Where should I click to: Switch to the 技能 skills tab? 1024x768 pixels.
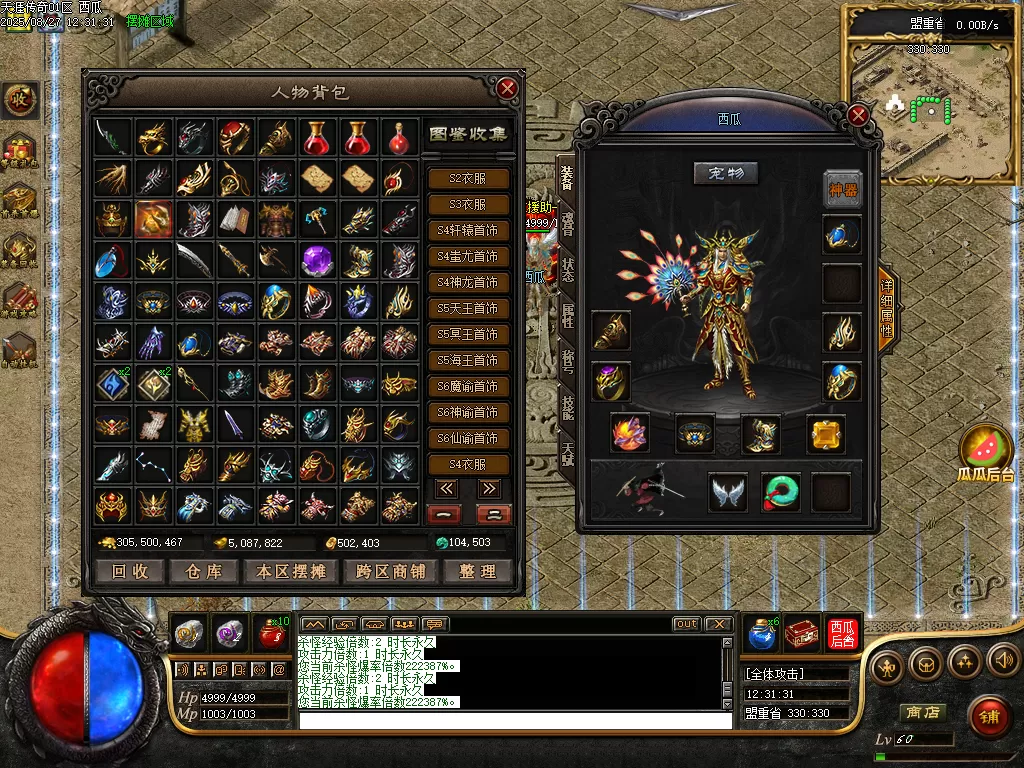pyautogui.click(x=567, y=408)
